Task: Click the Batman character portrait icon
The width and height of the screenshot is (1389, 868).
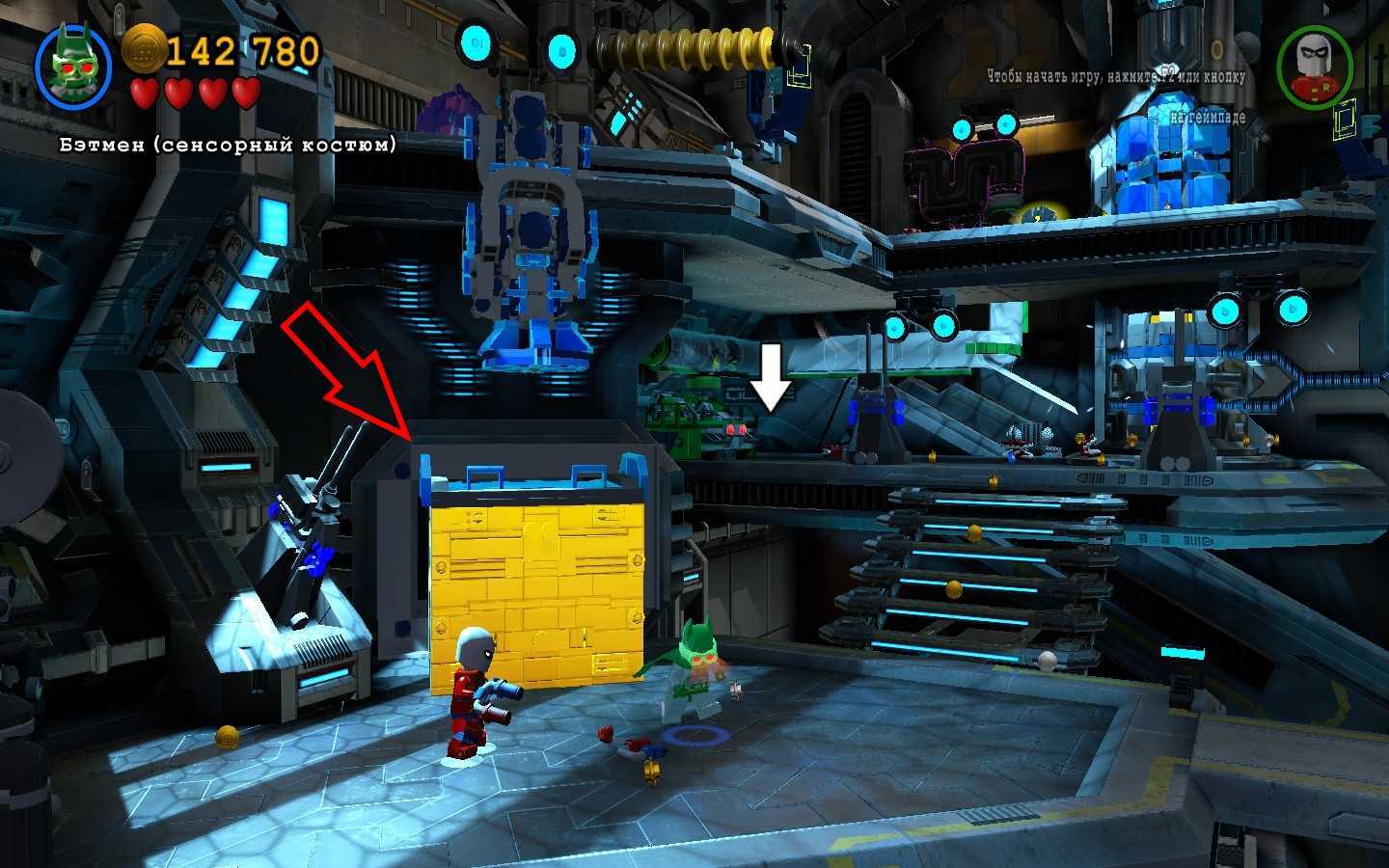Action: [x=73, y=66]
